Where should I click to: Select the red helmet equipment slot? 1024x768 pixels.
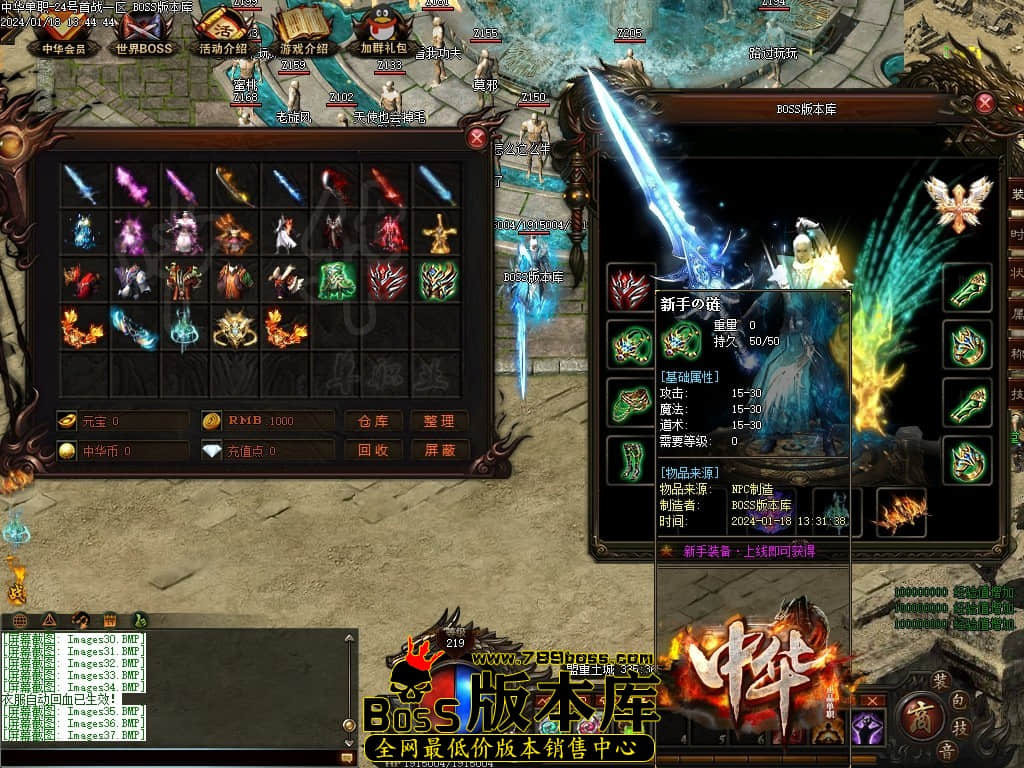point(631,289)
